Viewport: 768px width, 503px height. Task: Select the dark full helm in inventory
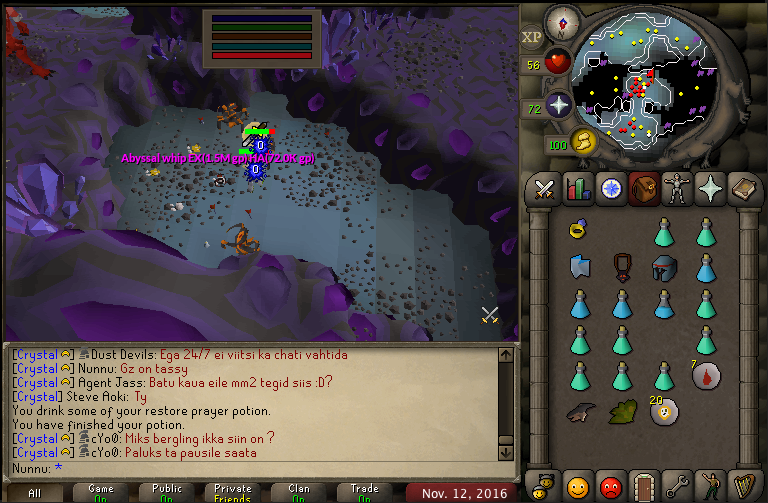(x=663, y=267)
